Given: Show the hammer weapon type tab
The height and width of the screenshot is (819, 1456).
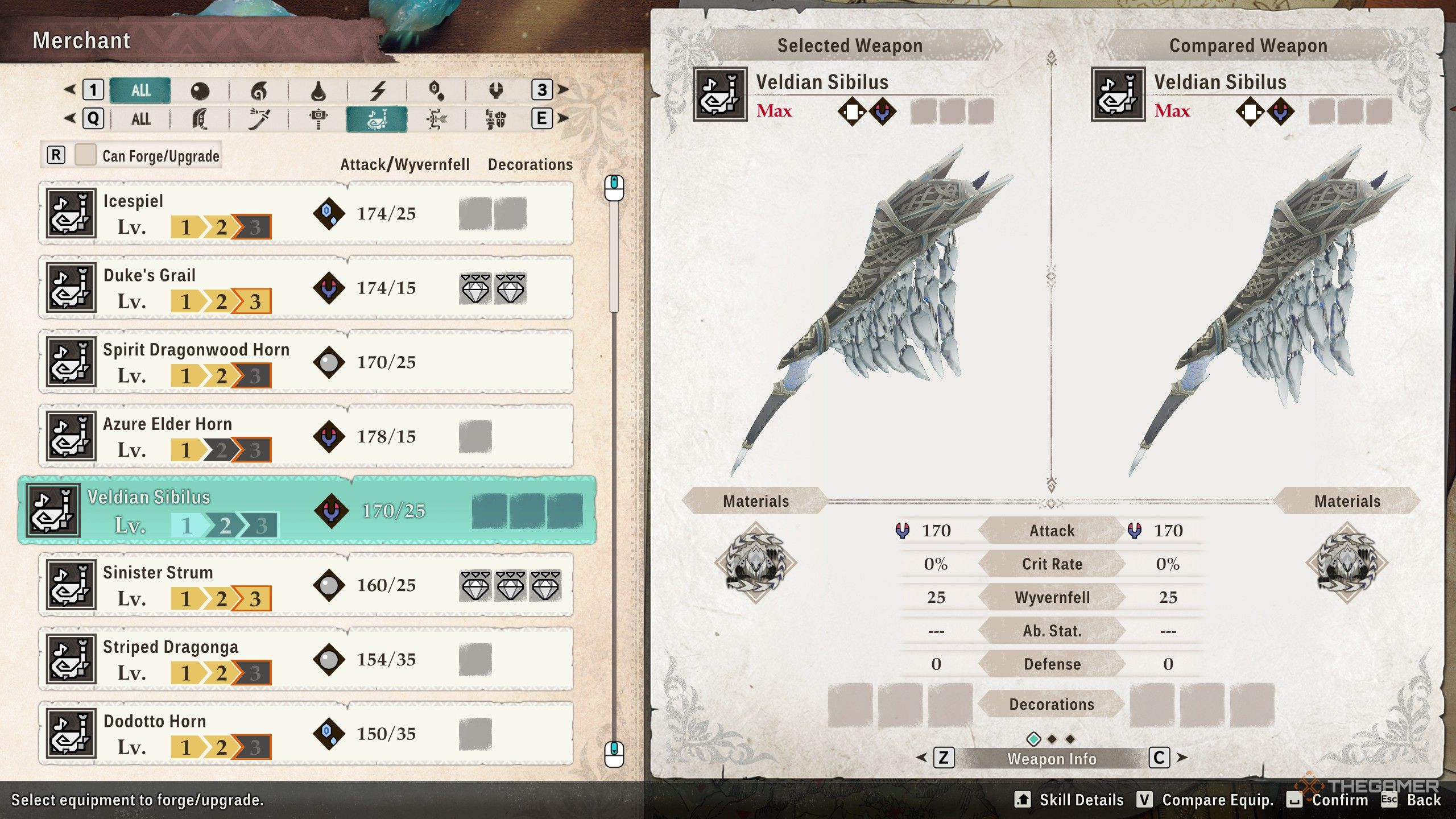Looking at the screenshot, I should coord(318,119).
